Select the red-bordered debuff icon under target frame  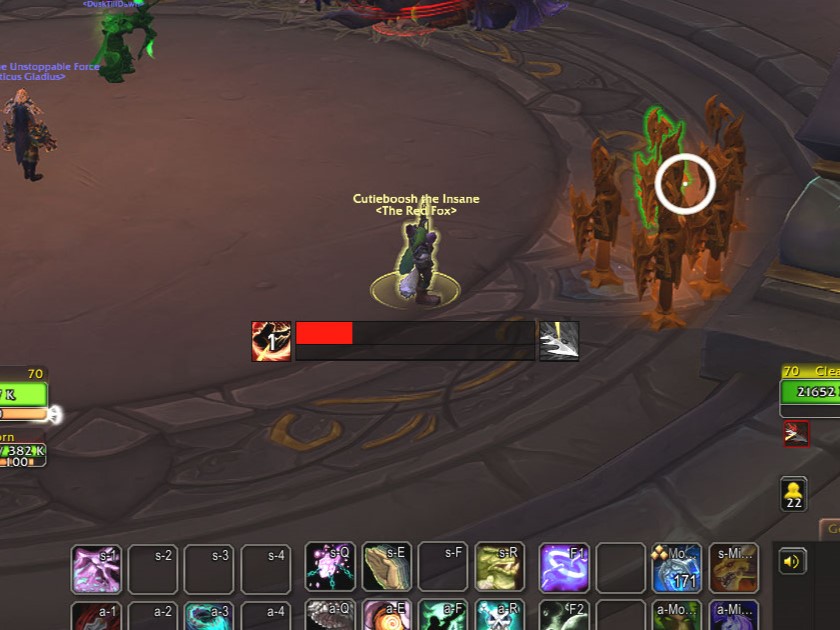[x=796, y=433]
